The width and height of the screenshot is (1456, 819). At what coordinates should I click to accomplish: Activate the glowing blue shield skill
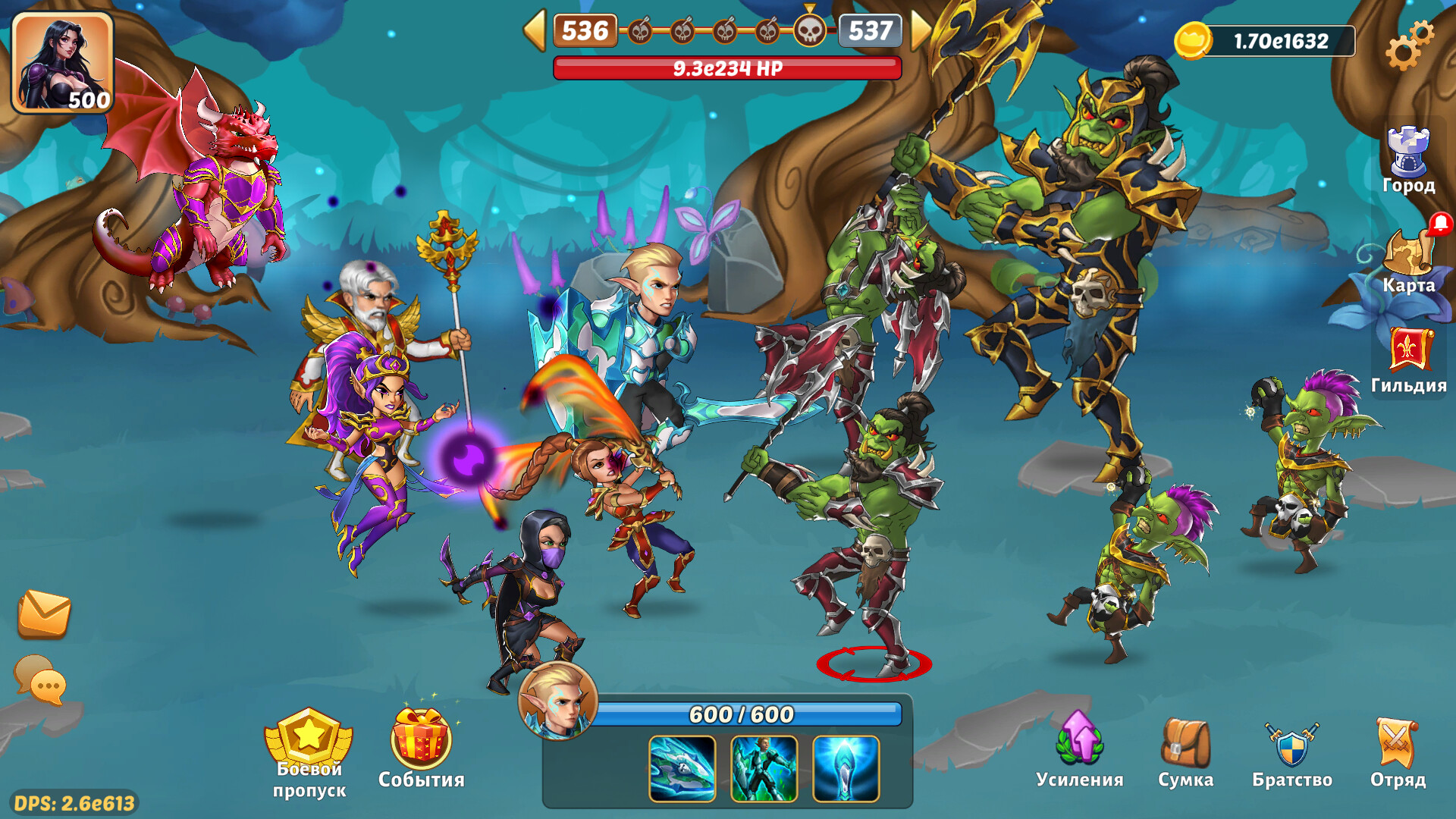click(846, 768)
